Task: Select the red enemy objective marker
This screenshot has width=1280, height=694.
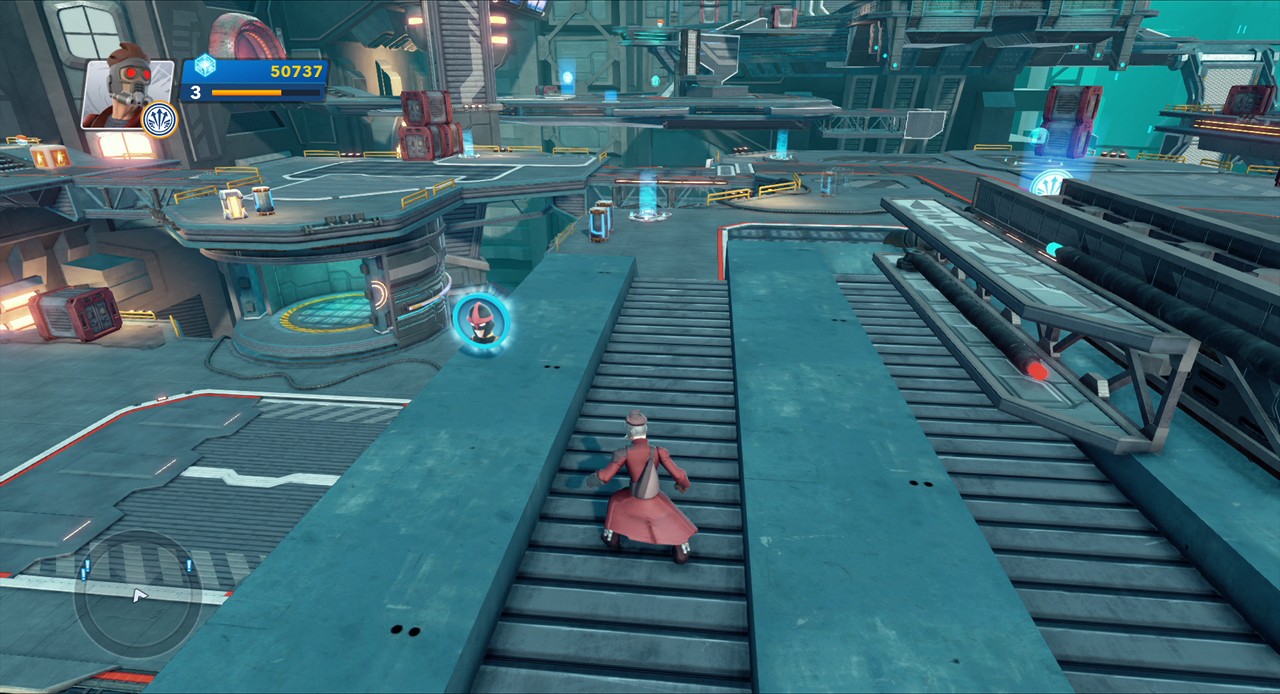Action: (482, 319)
